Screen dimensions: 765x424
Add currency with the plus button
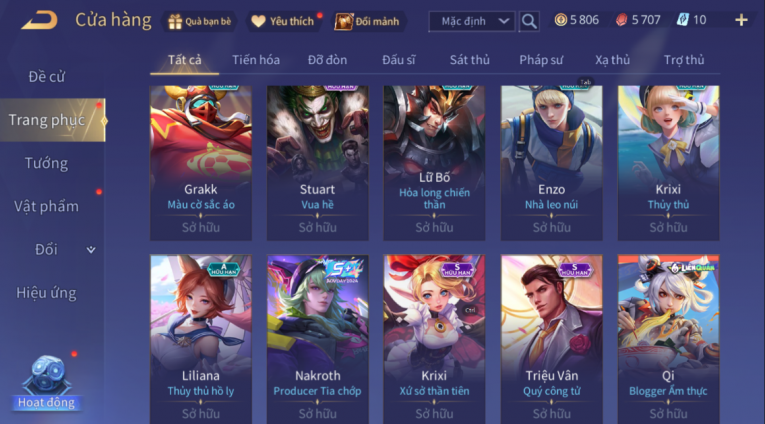tap(741, 20)
